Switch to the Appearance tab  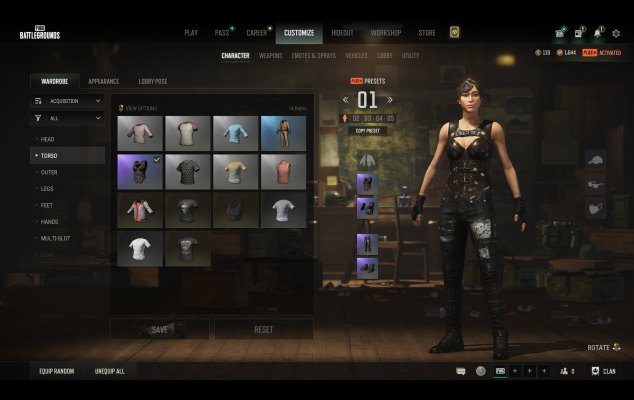pos(103,81)
